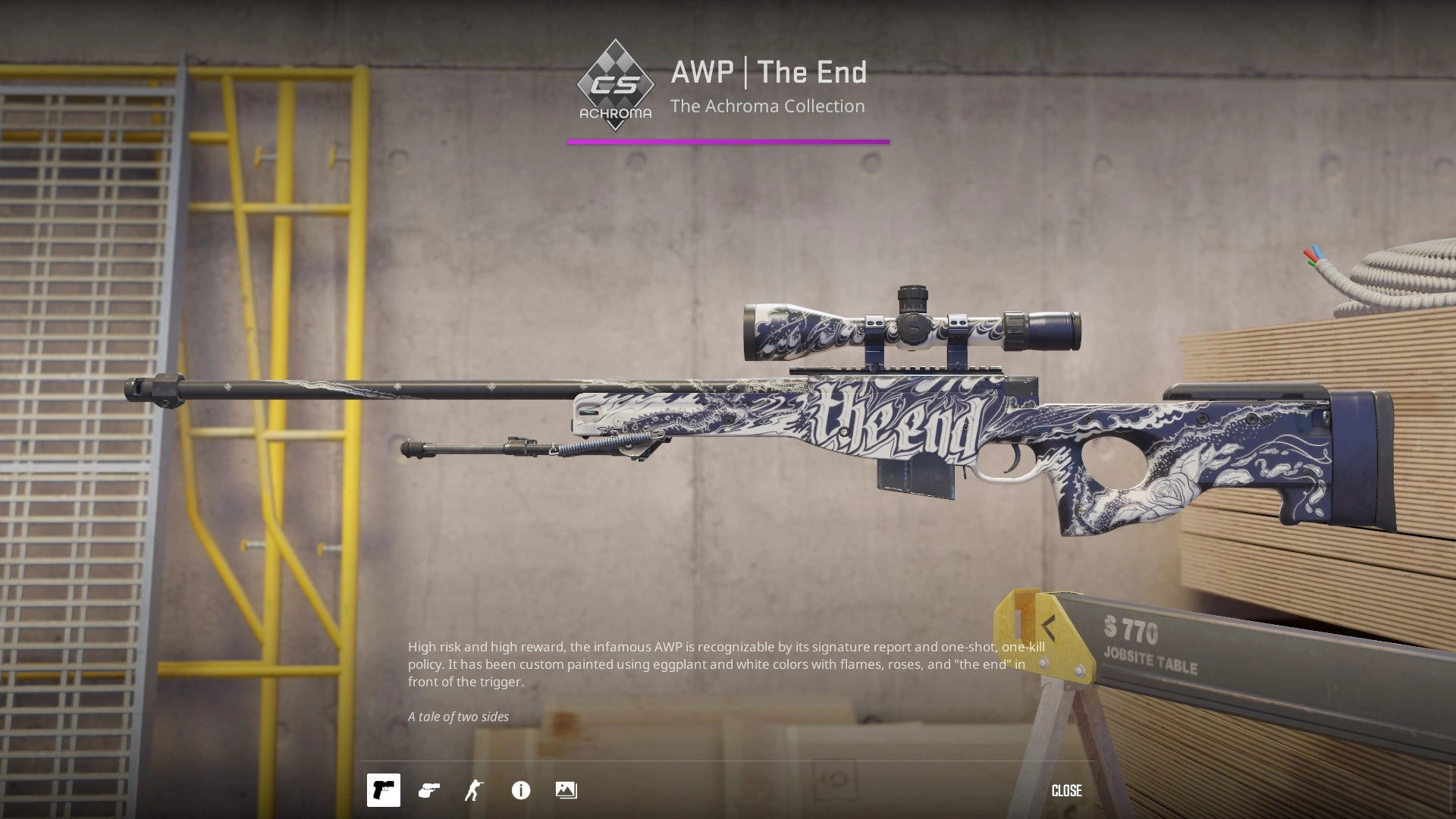Show the running character view icon
The image size is (1456, 819).
pos(475,790)
